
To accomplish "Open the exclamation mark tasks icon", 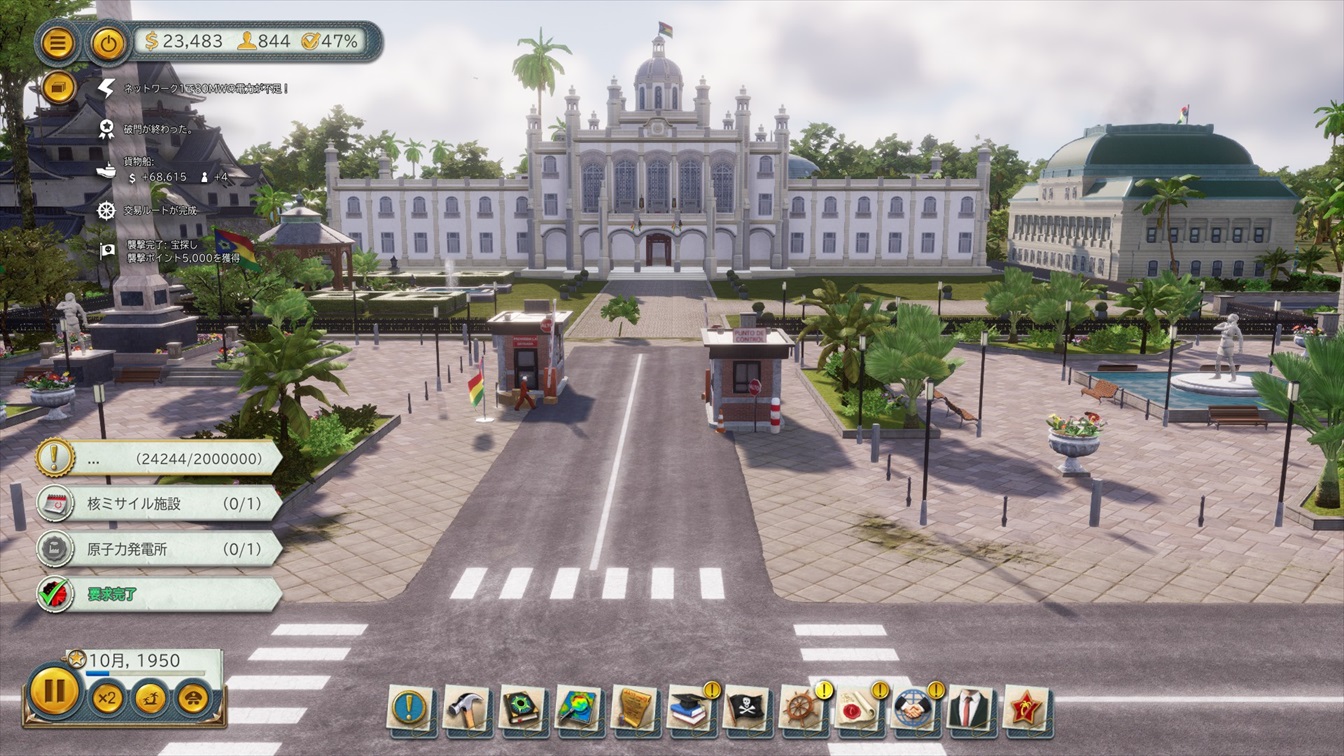I will (x=410, y=707).
